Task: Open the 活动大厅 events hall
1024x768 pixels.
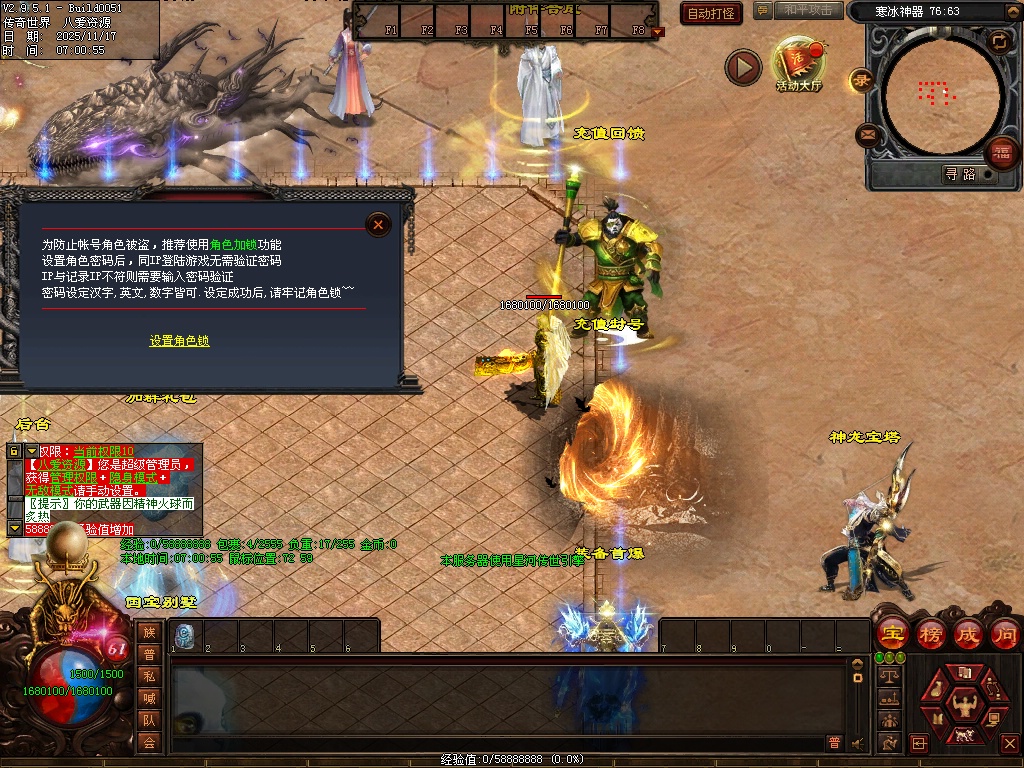Action: [x=797, y=62]
